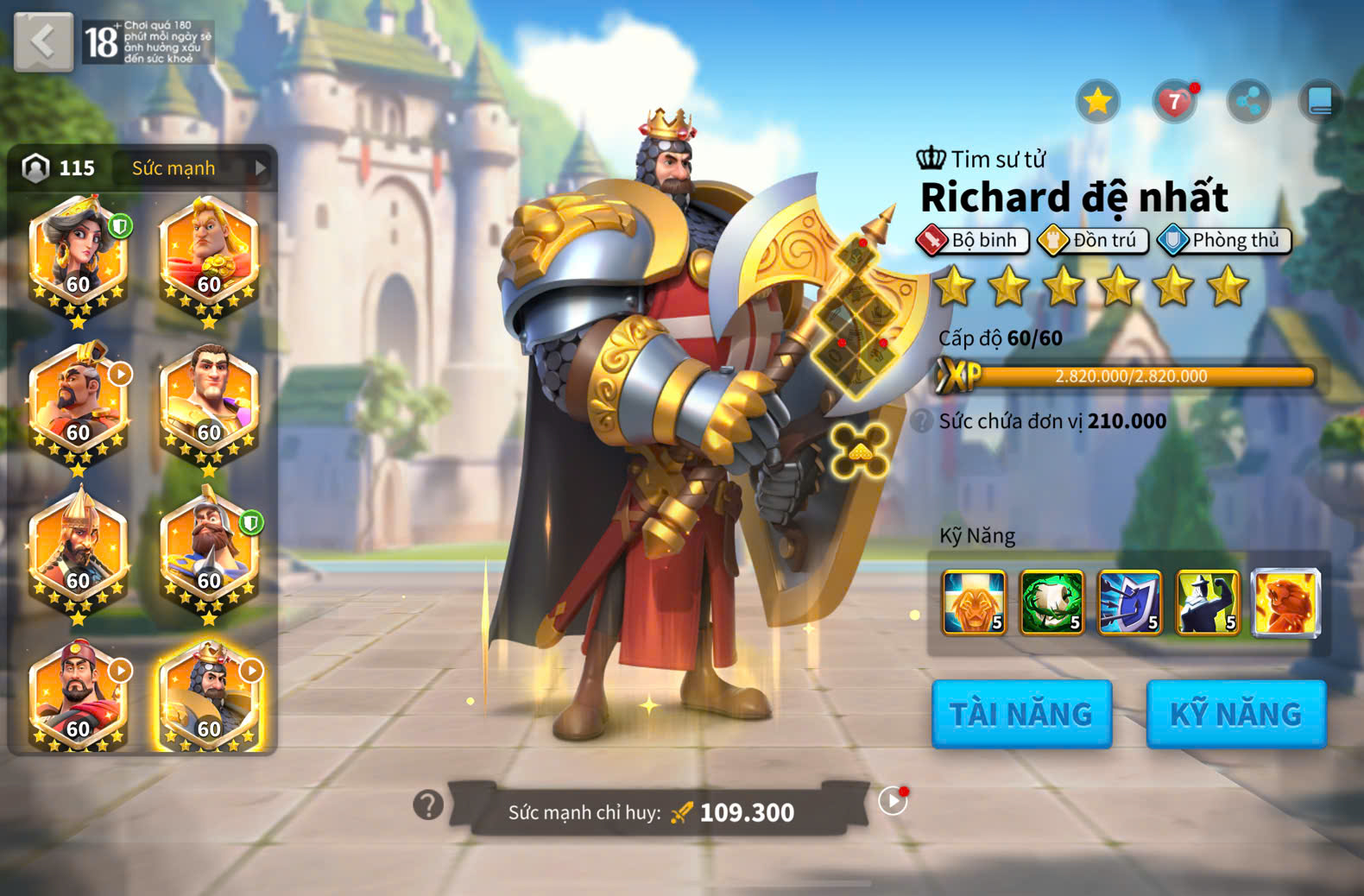1364x896 pixels.
Task: Go back with the arrow button
Action: [43, 41]
